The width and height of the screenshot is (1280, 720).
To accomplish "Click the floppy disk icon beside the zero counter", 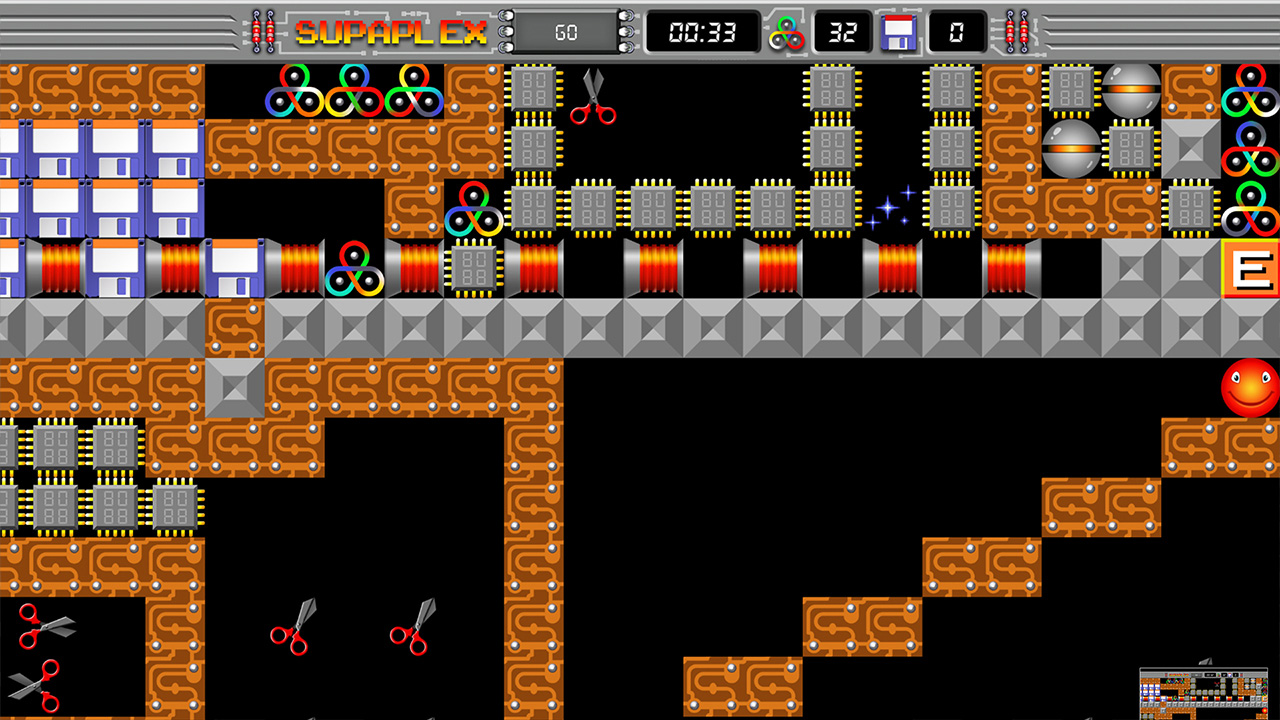I will pyautogui.click(x=899, y=32).
